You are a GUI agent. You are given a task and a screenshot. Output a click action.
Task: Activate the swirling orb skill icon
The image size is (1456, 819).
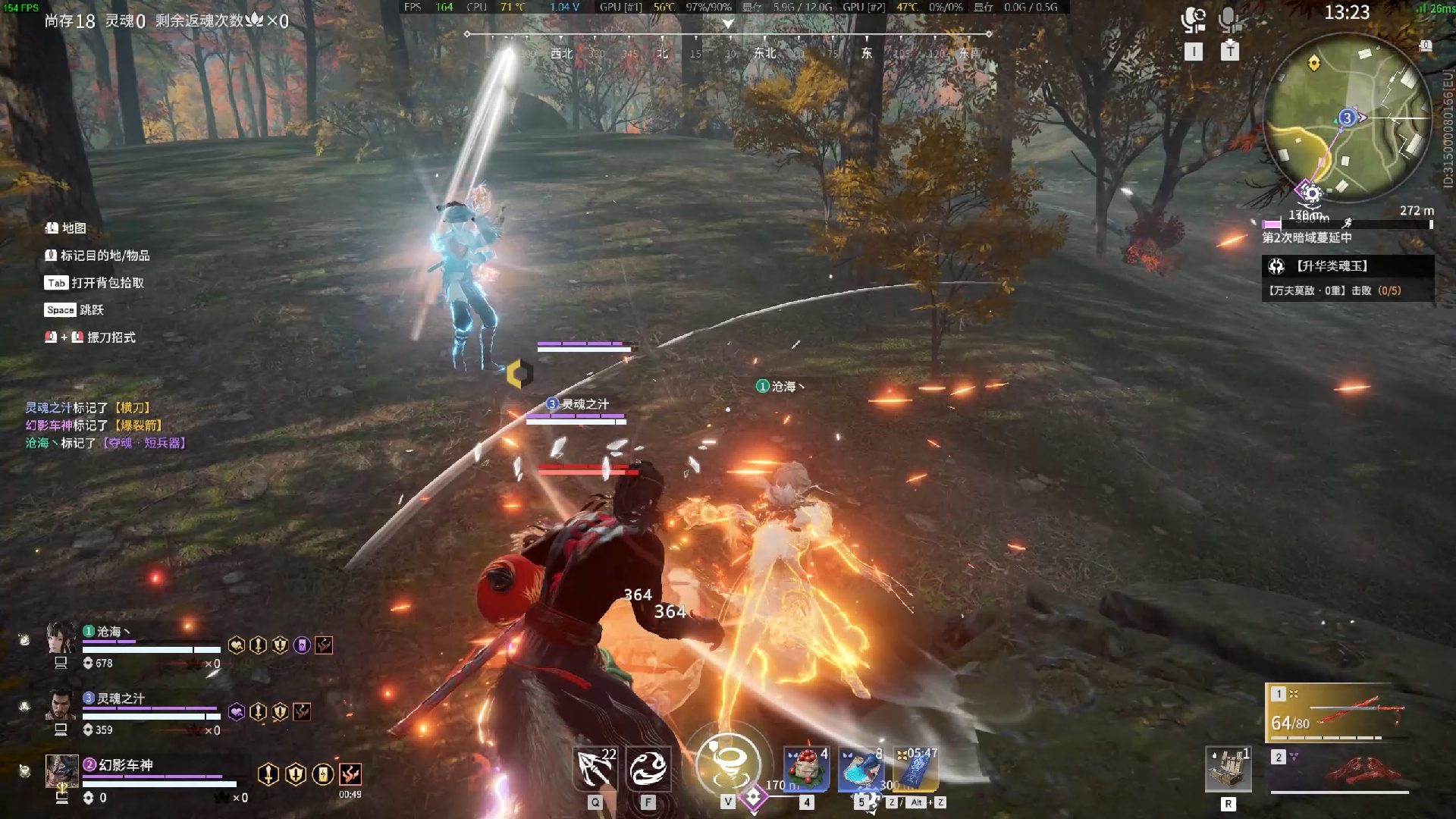click(x=648, y=769)
